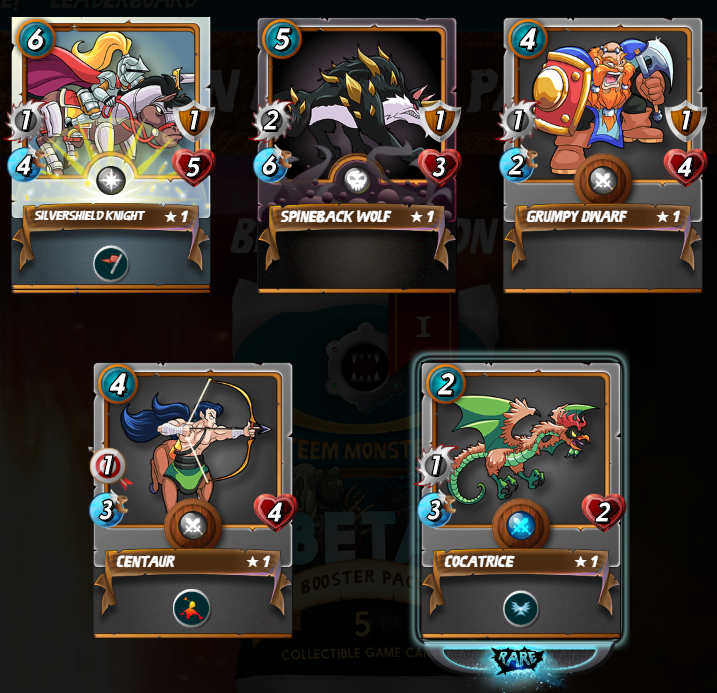The height and width of the screenshot is (693, 717).
Task: Show Cocatrice's flying wings ability icon
Action: pyautogui.click(x=520, y=608)
